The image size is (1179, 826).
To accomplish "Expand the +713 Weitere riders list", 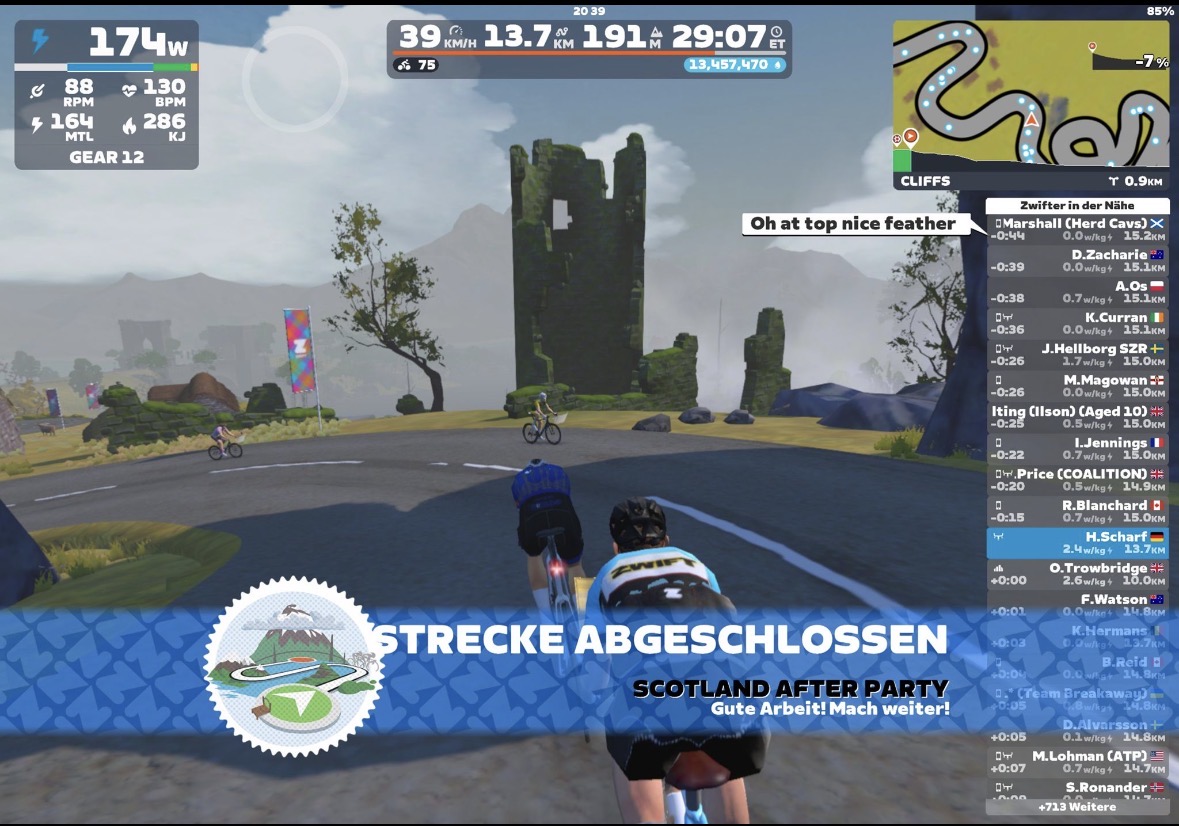I will 1077,806.
